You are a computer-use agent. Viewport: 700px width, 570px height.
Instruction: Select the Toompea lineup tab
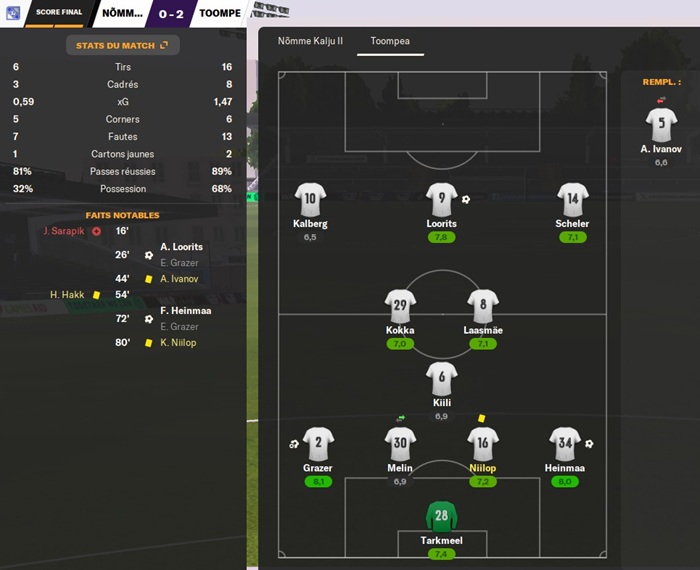(390, 42)
